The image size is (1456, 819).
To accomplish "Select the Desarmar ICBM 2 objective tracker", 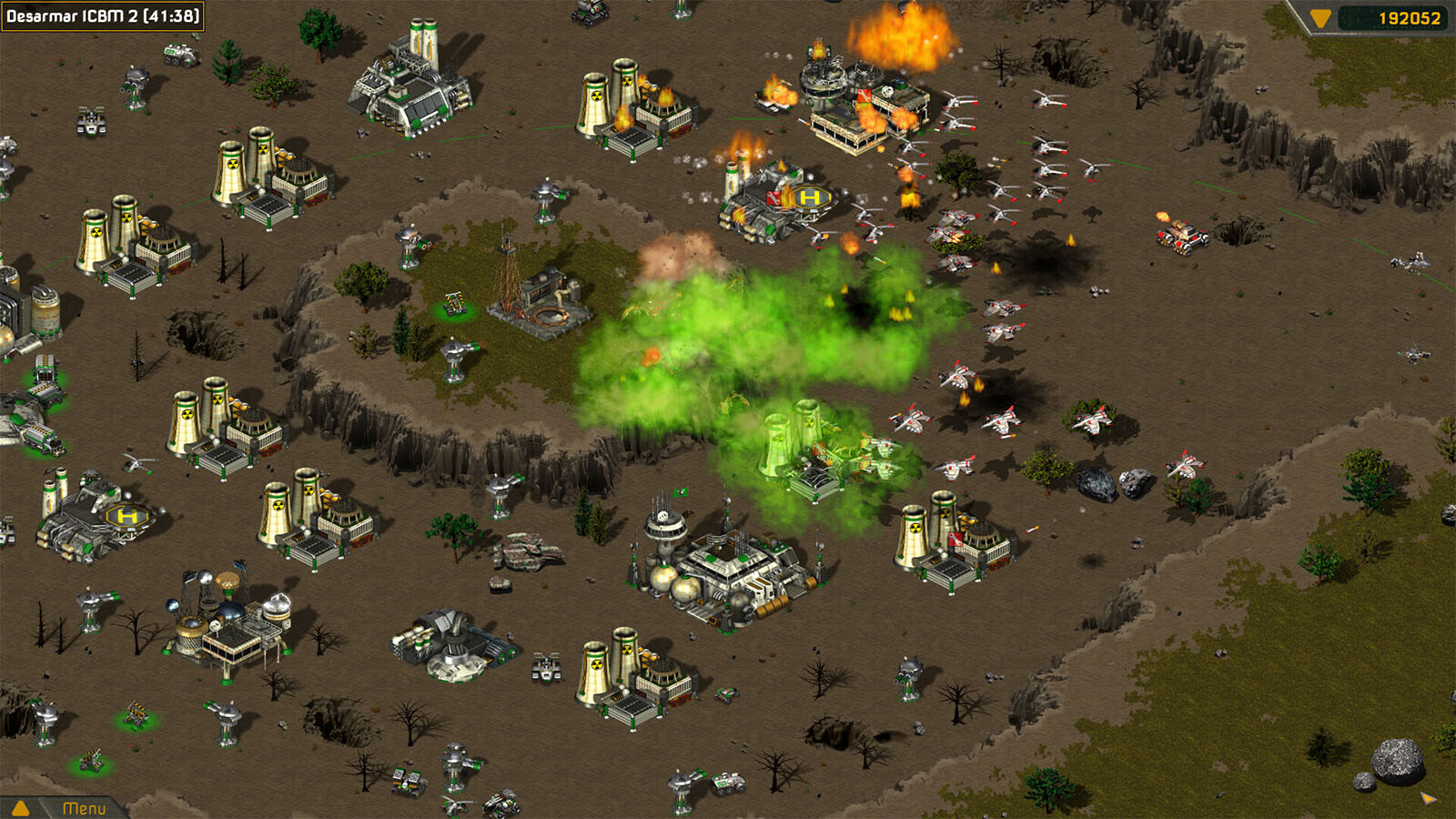I will click(x=103, y=16).
